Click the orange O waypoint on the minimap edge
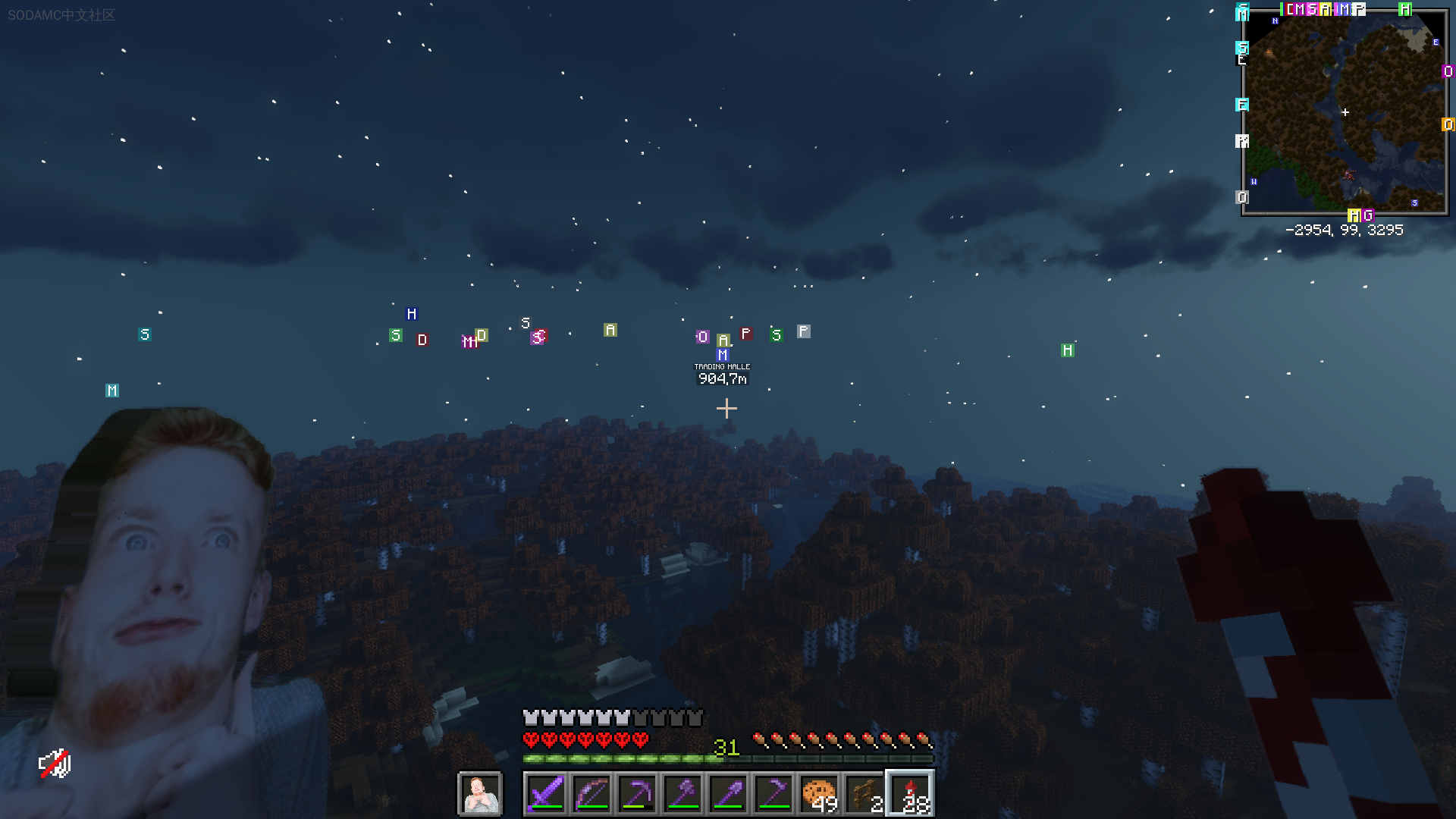 pos(1448,124)
